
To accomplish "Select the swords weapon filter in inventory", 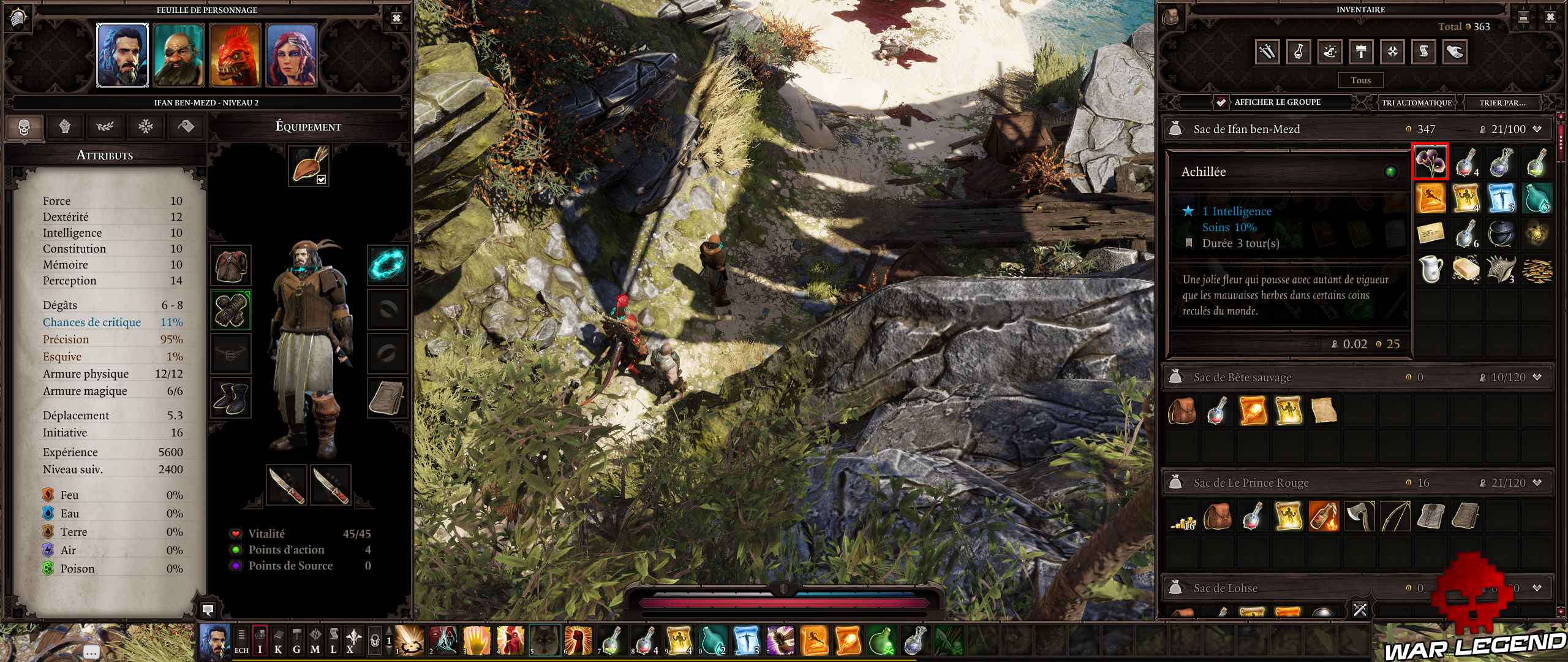I will 1267,51.
